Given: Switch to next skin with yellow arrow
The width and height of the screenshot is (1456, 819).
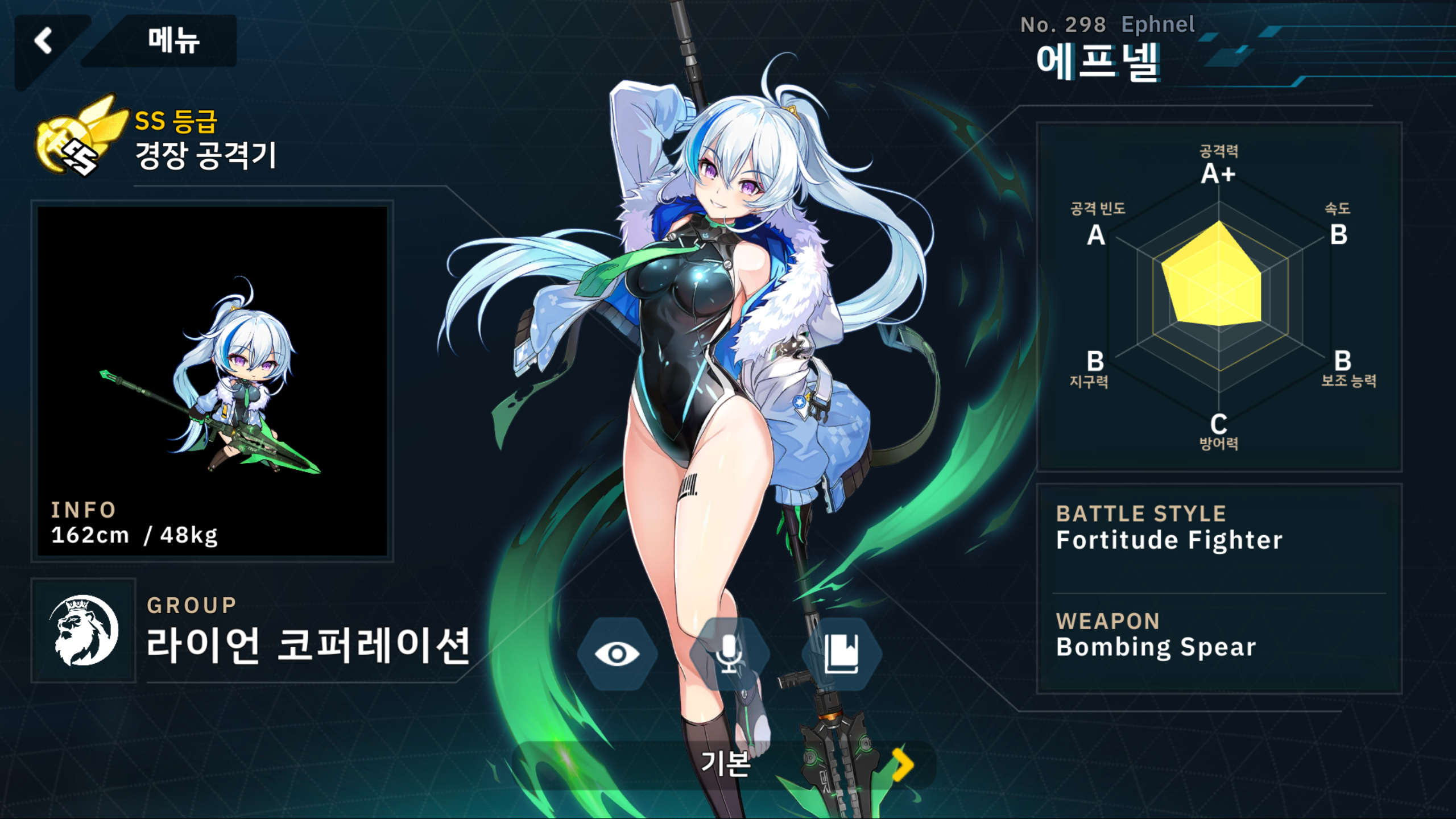Looking at the screenshot, I should pos(901,765).
